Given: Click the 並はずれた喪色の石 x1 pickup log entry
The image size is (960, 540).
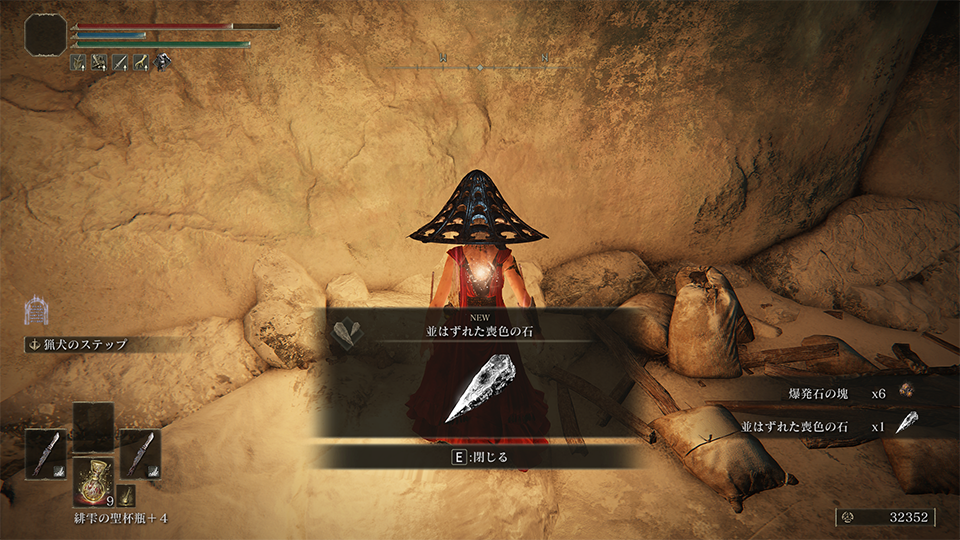Looking at the screenshot, I should 828,424.
